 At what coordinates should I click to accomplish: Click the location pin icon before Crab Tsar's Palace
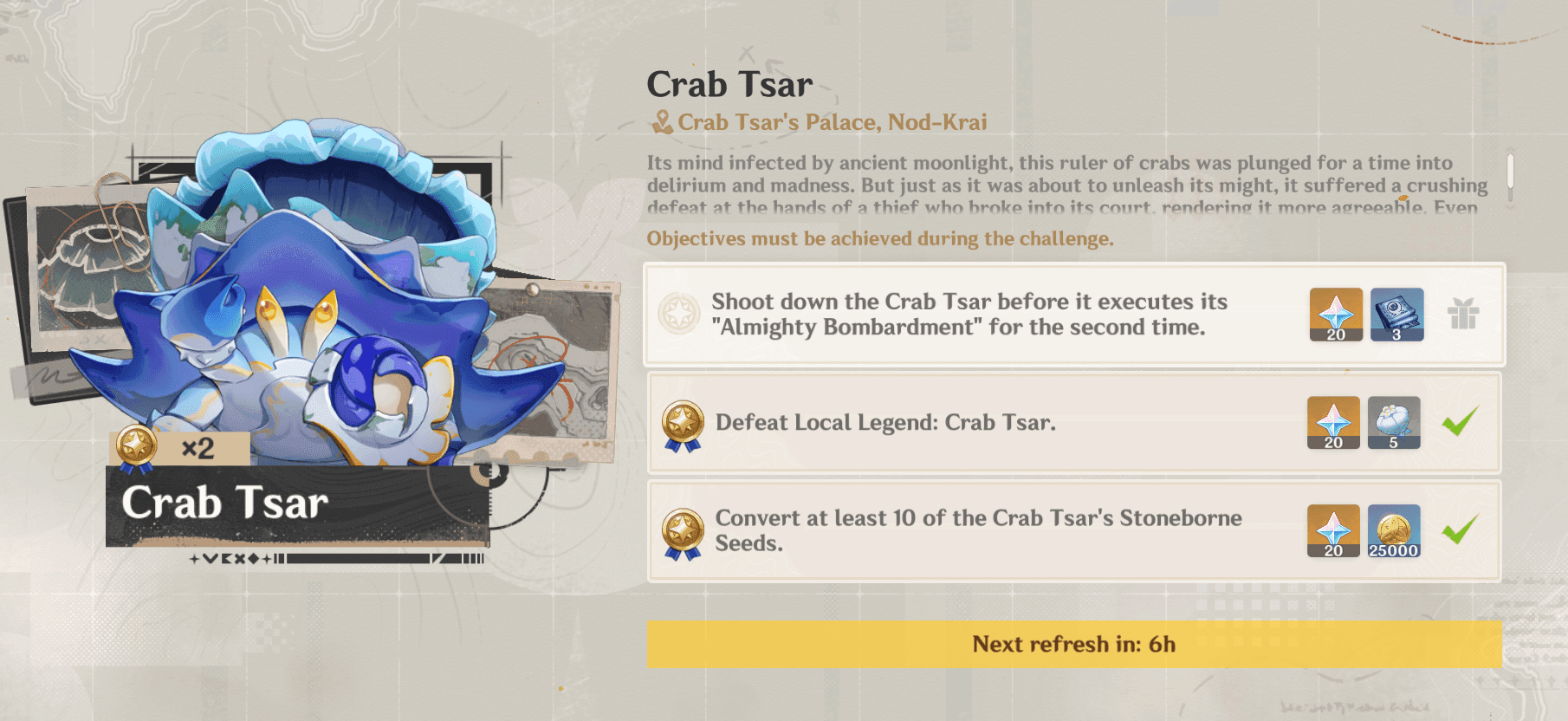tap(663, 122)
